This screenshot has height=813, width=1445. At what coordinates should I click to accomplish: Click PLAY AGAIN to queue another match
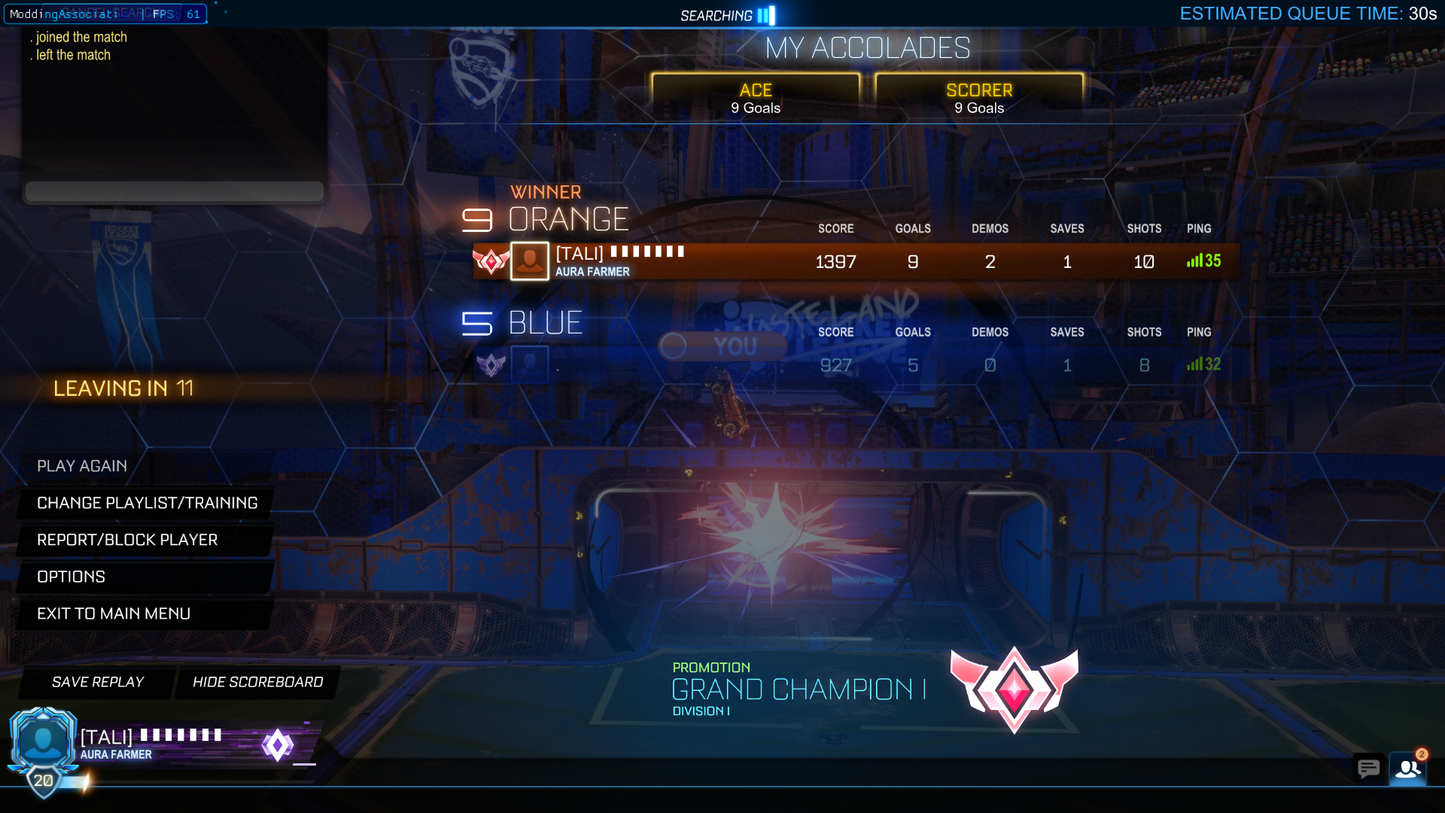click(x=82, y=466)
